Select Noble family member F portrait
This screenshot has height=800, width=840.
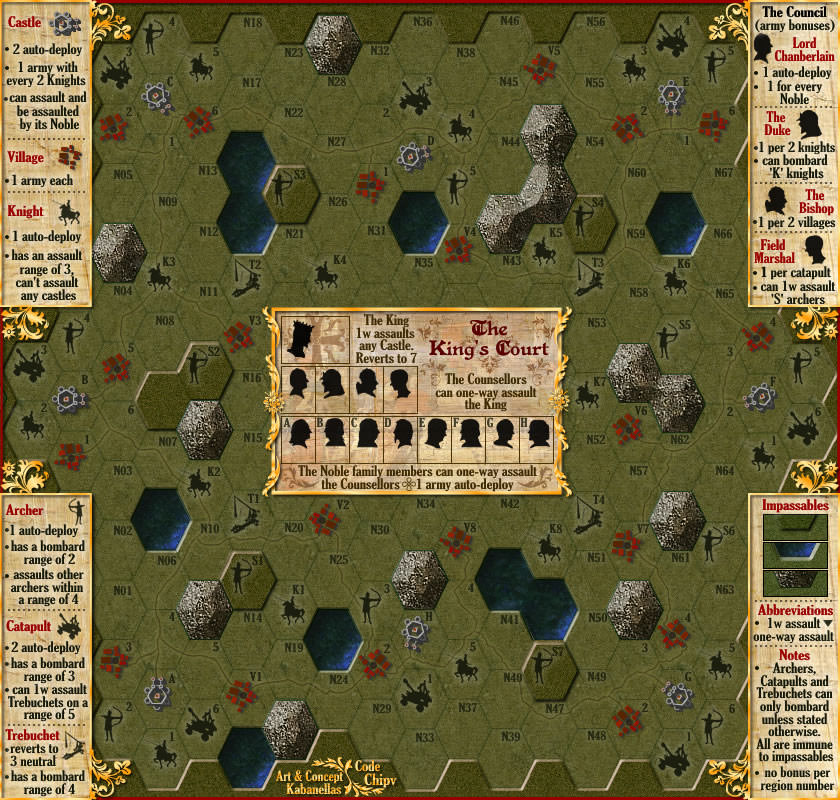(x=470, y=434)
